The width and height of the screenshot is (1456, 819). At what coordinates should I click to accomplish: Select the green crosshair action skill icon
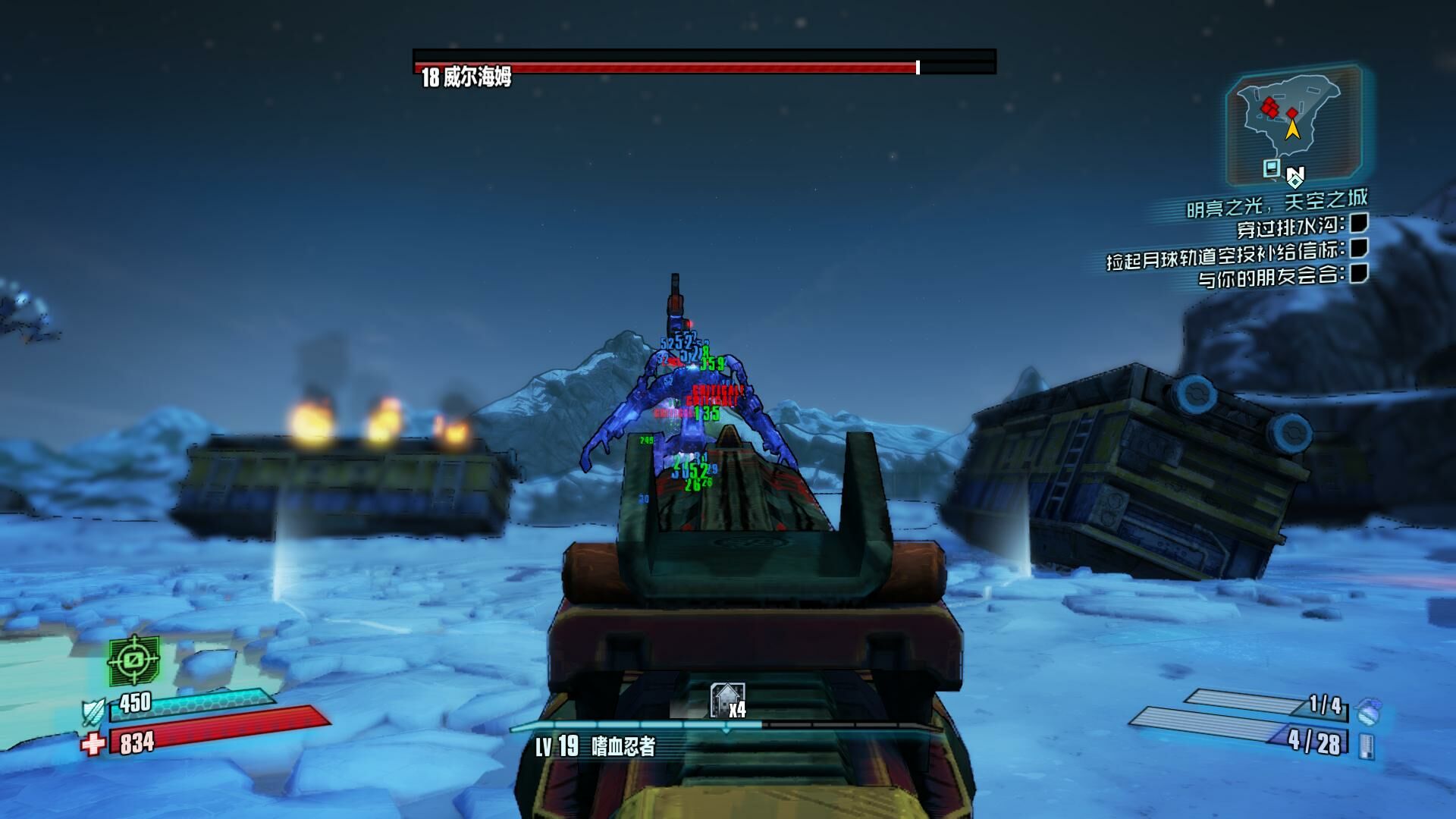click(x=133, y=660)
